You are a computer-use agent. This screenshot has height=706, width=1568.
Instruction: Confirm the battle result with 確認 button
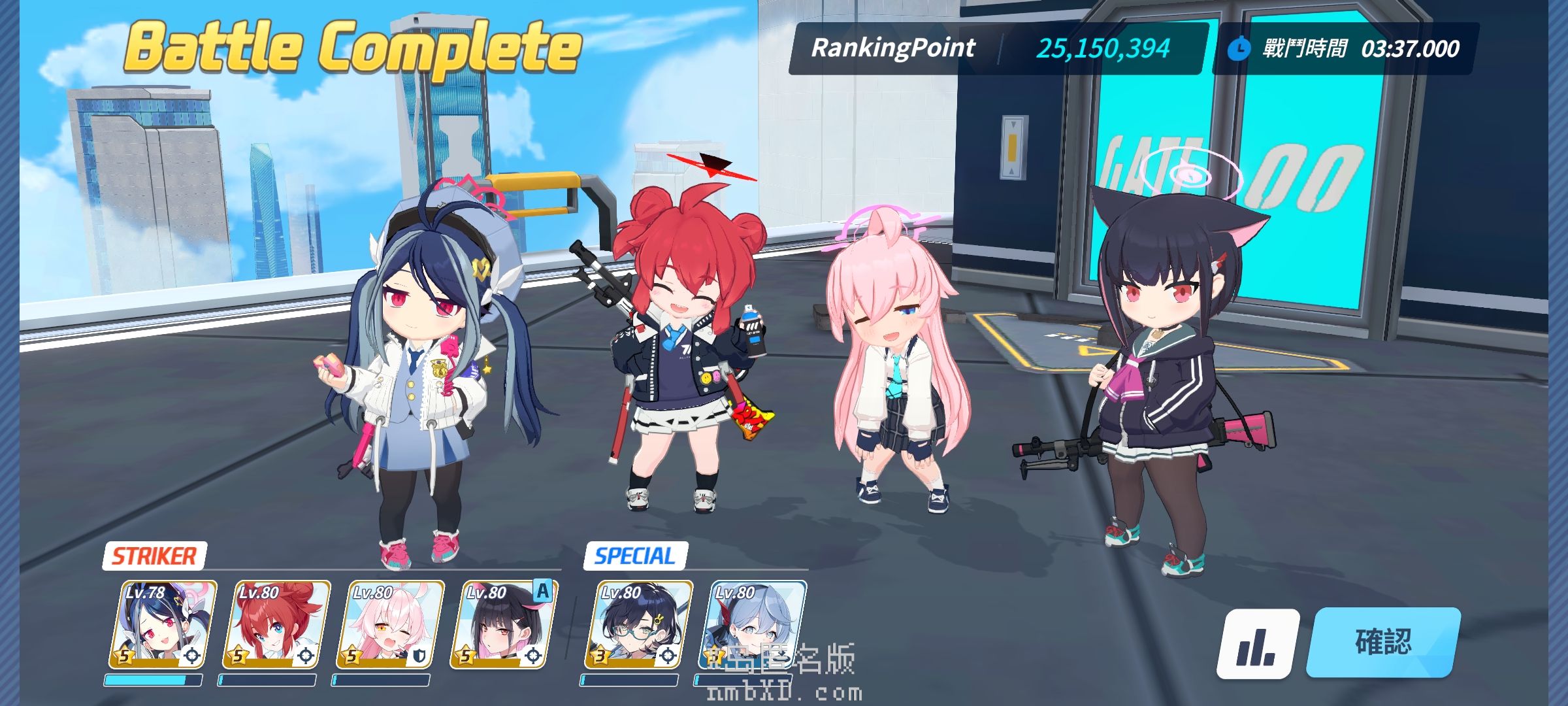1382,643
